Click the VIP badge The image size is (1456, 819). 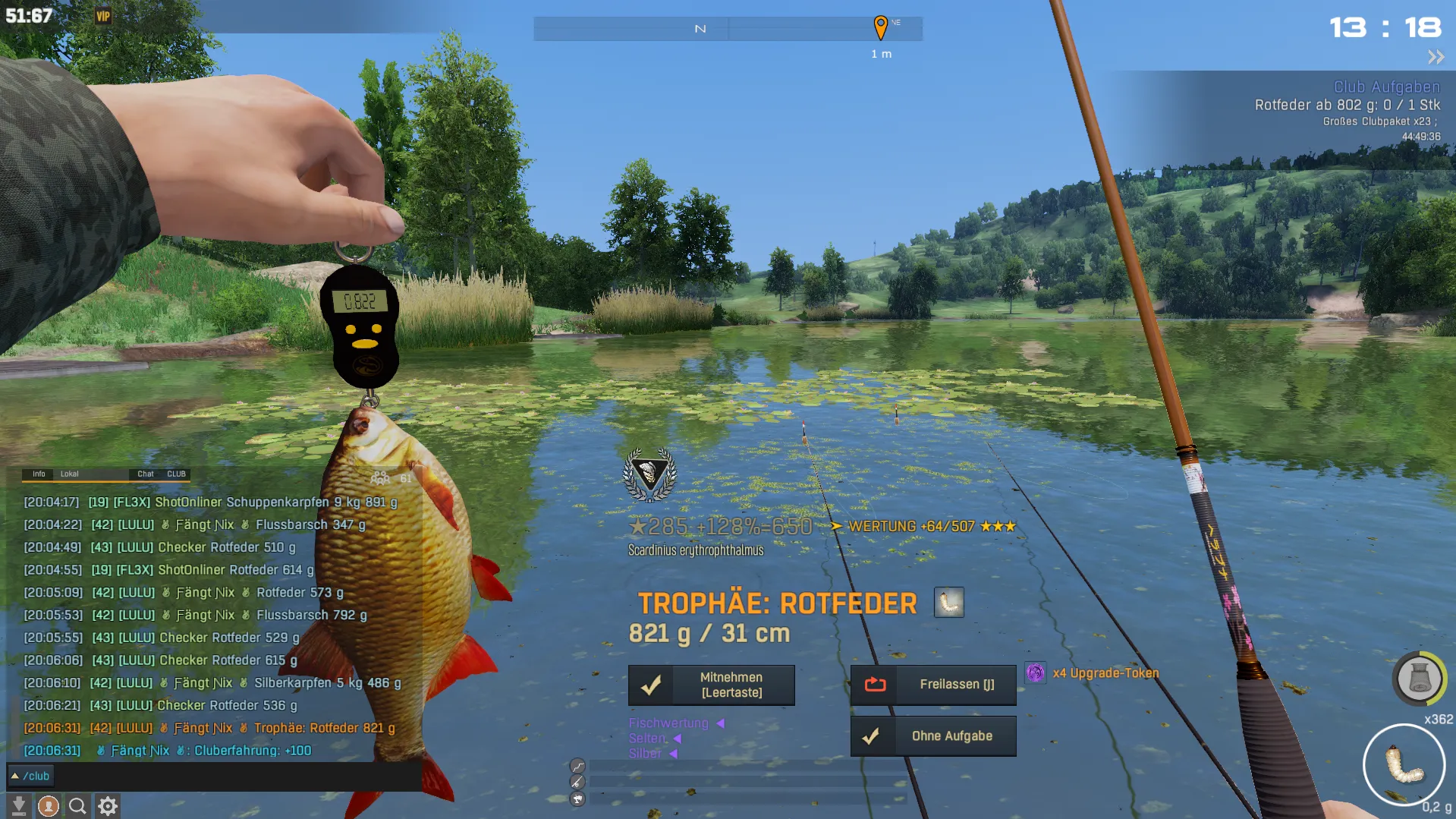coord(103,16)
